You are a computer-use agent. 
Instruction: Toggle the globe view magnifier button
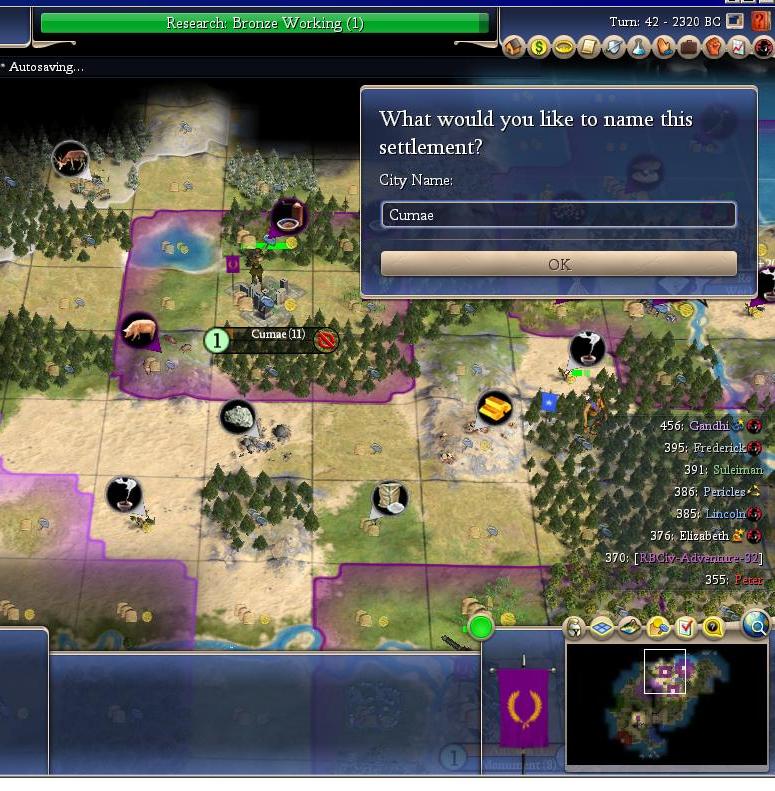[x=757, y=627]
